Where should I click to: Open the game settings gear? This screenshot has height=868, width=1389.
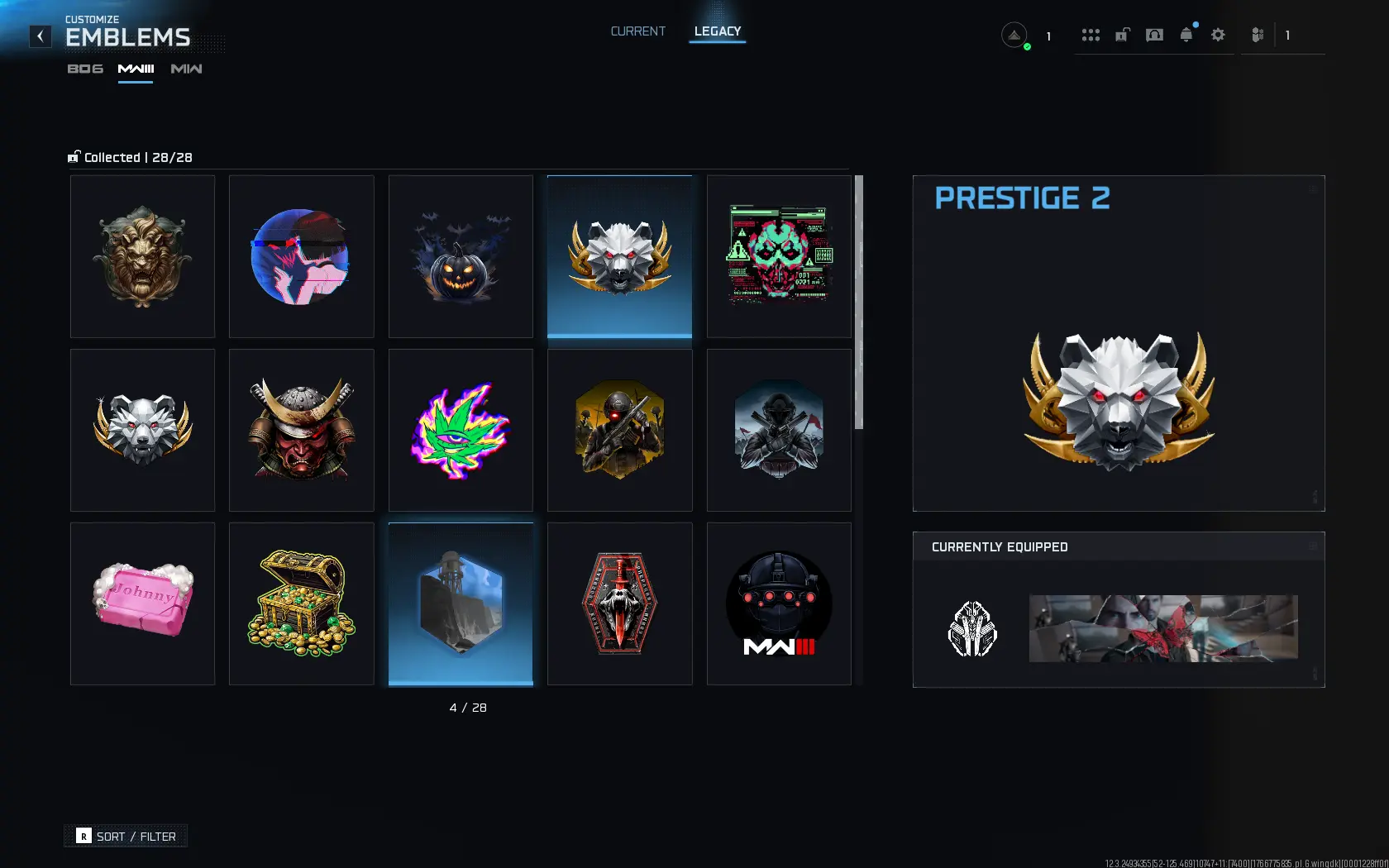pos(1218,35)
